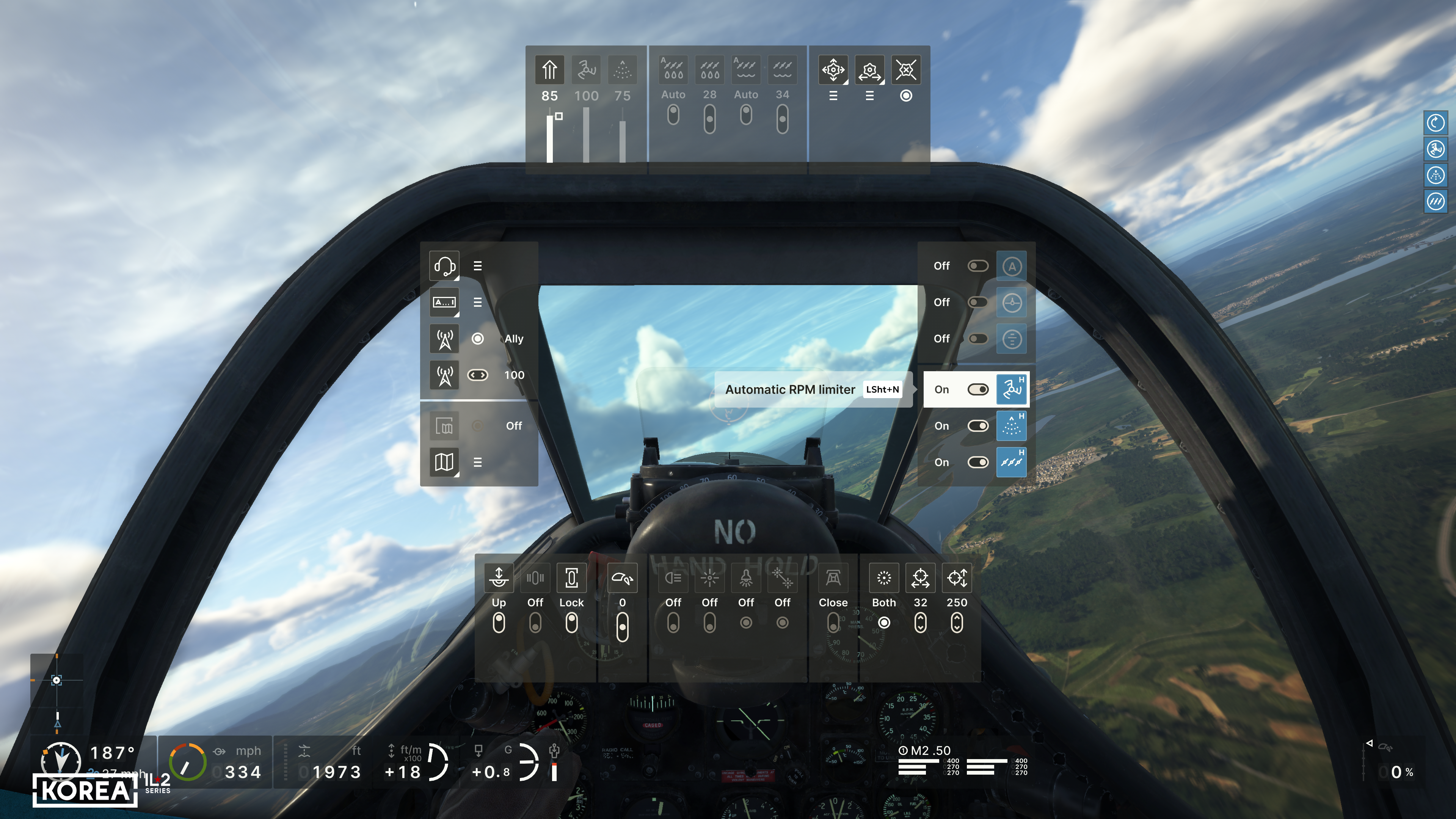Toggle the autopilot A switch that is Off

coord(977,266)
